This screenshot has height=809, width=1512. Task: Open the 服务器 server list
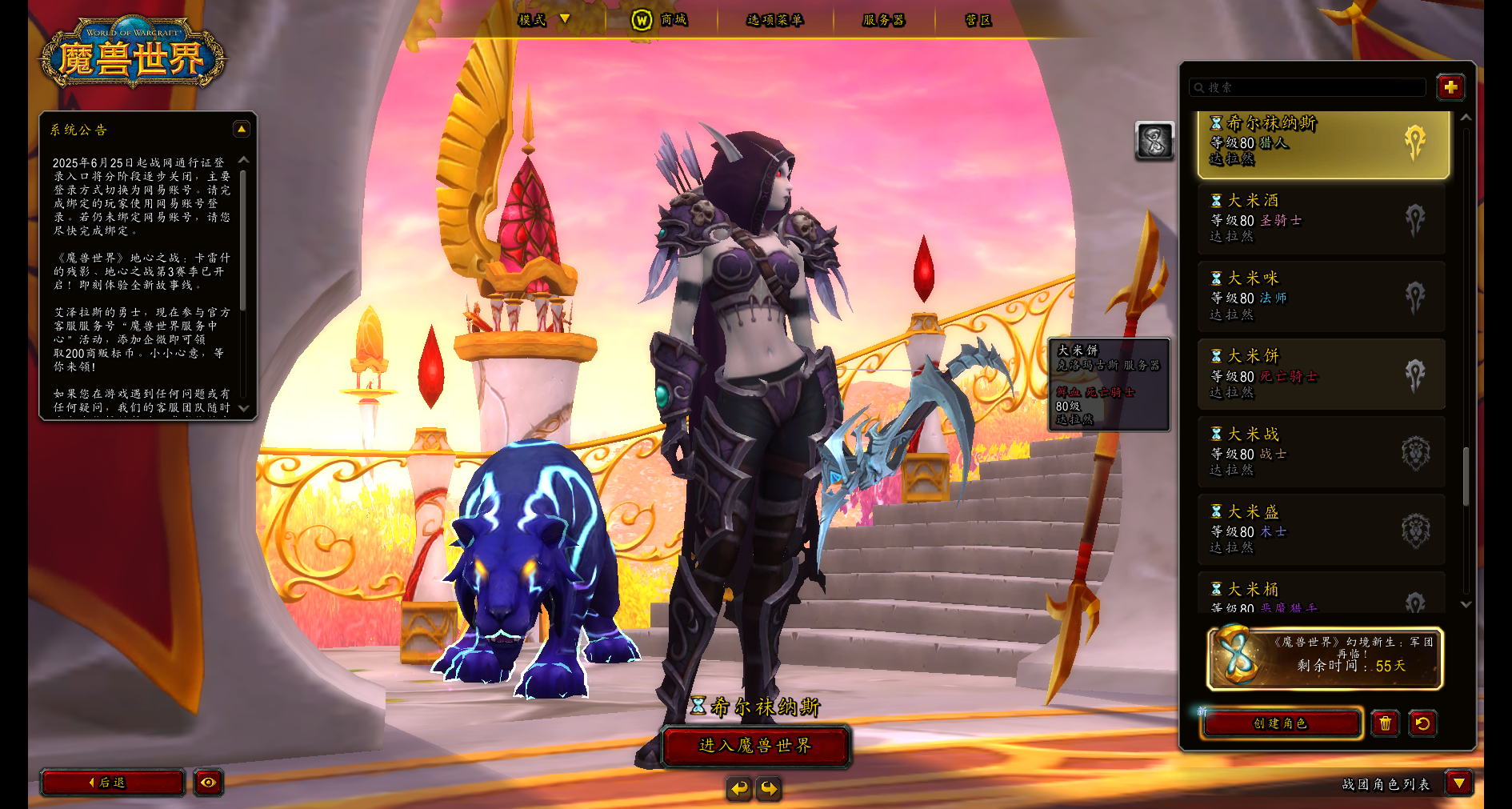pyautogui.click(x=883, y=20)
